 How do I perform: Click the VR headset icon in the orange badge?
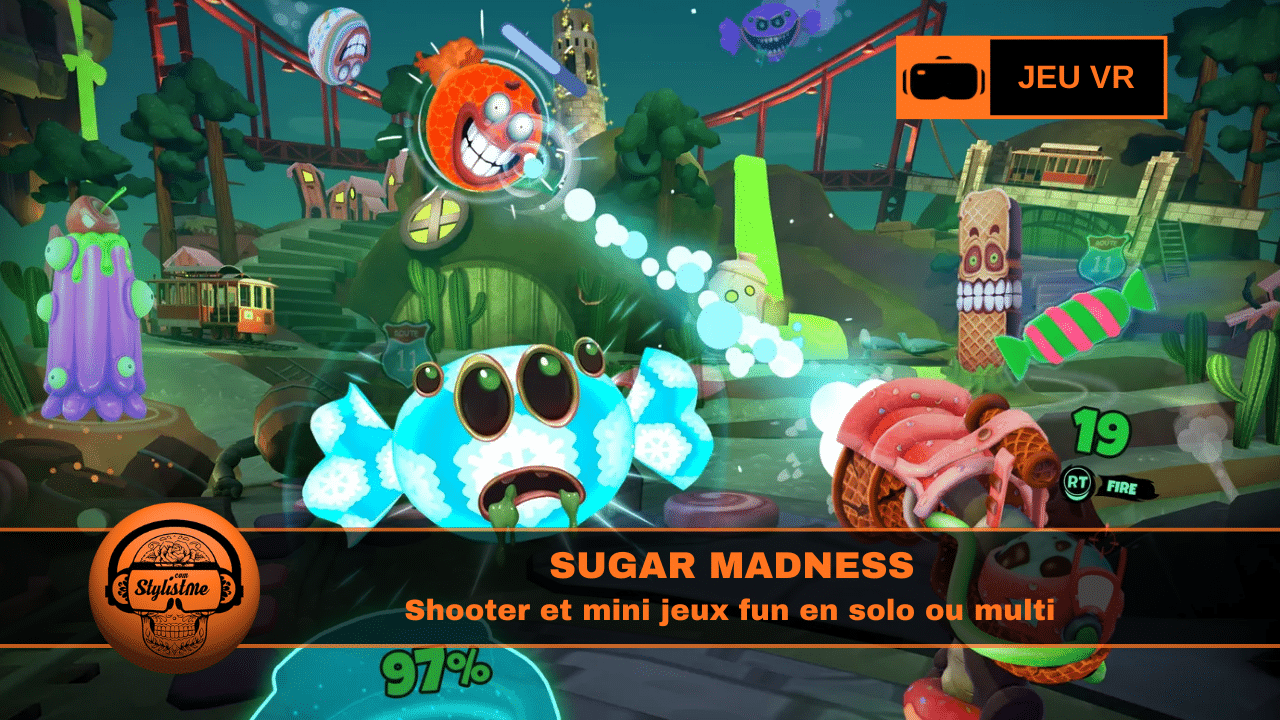coord(944,79)
